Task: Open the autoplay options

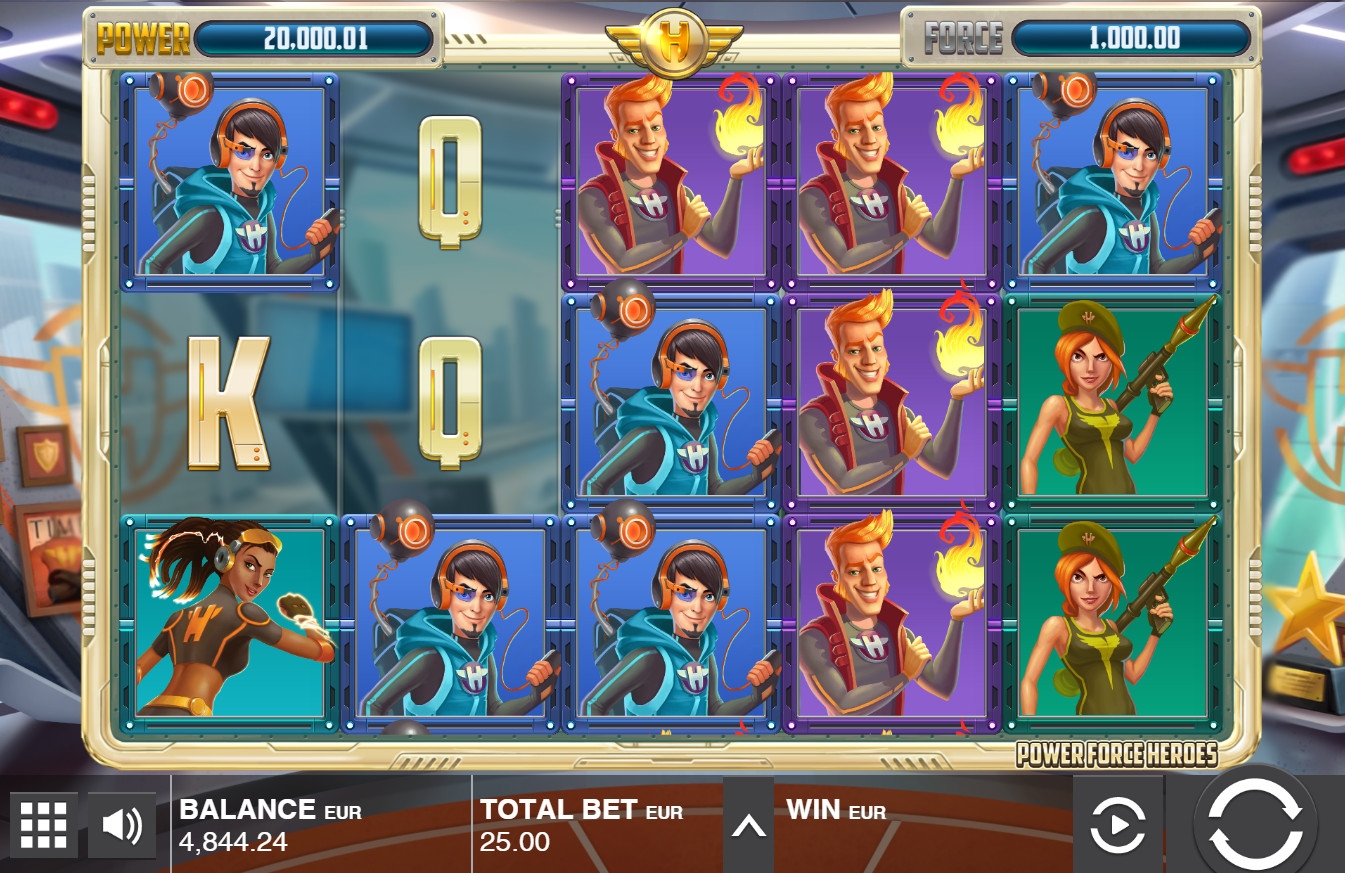Action: pos(1117,826)
